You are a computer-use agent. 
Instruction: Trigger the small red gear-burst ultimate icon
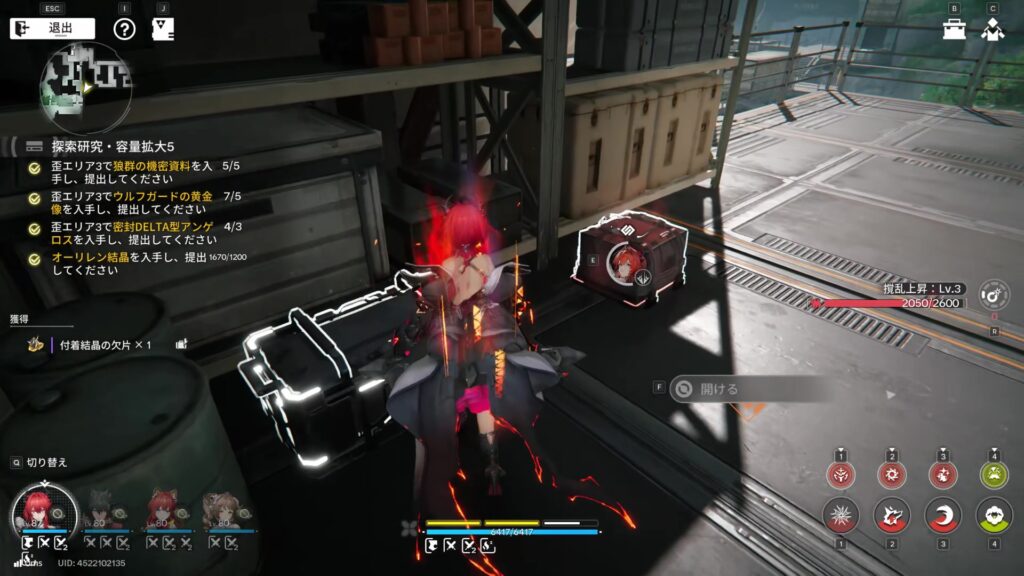click(892, 474)
